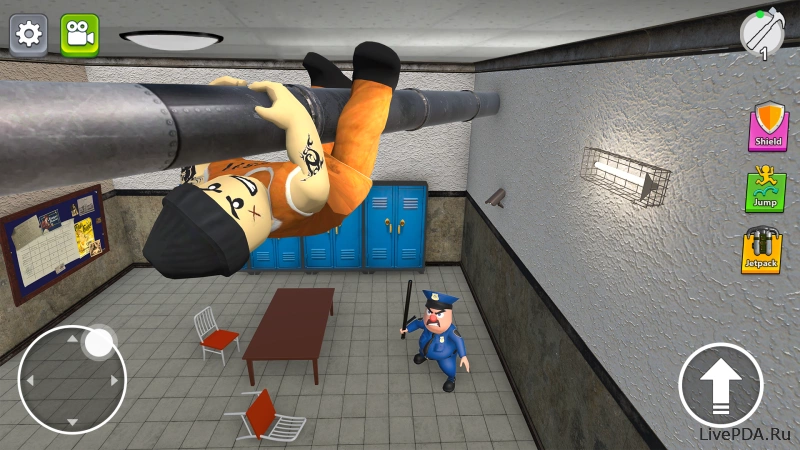The image size is (800, 450).
Task: Use the Jump boost power-up
Action: (x=765, y=191)
